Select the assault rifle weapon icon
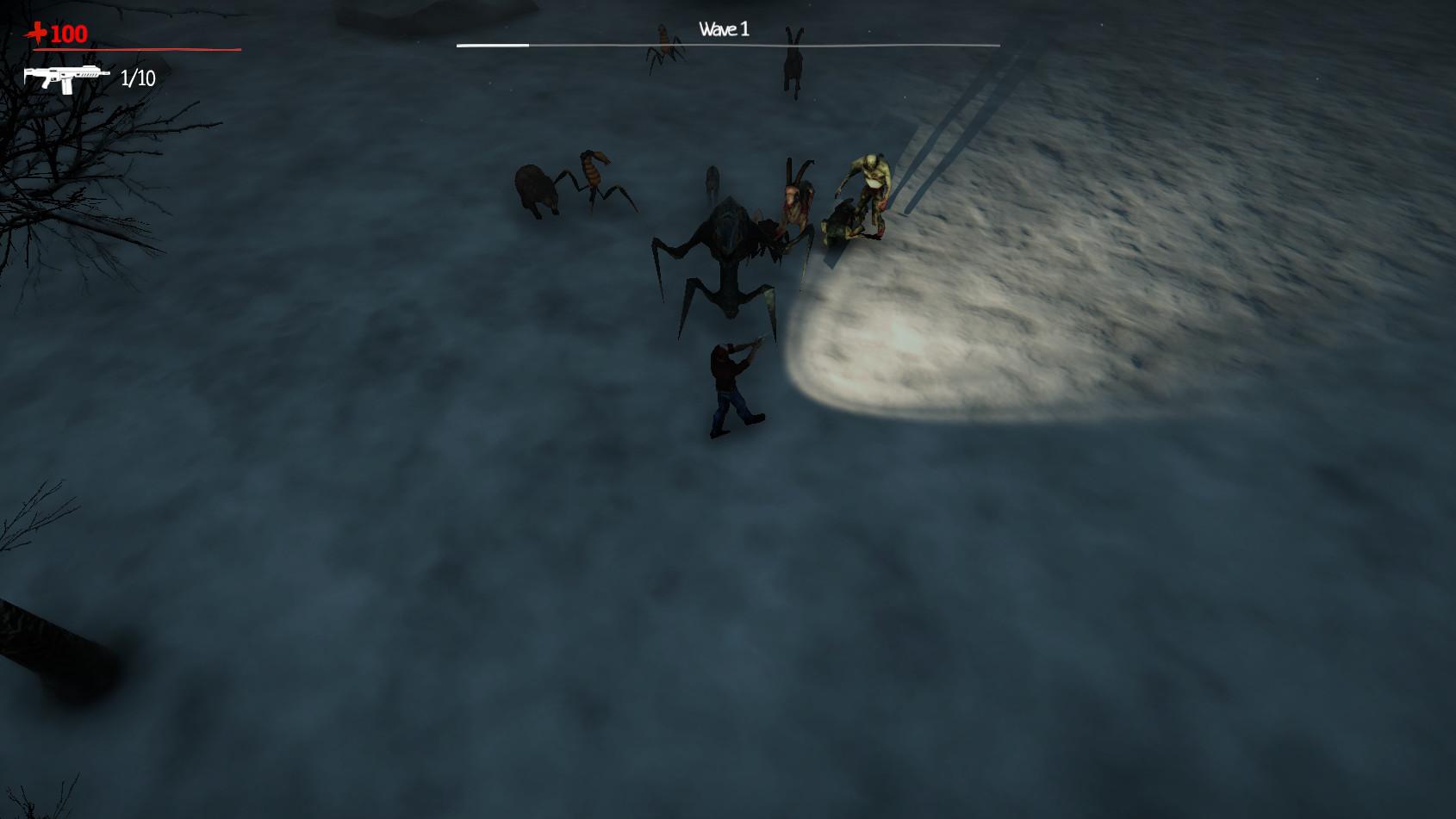 67,79
